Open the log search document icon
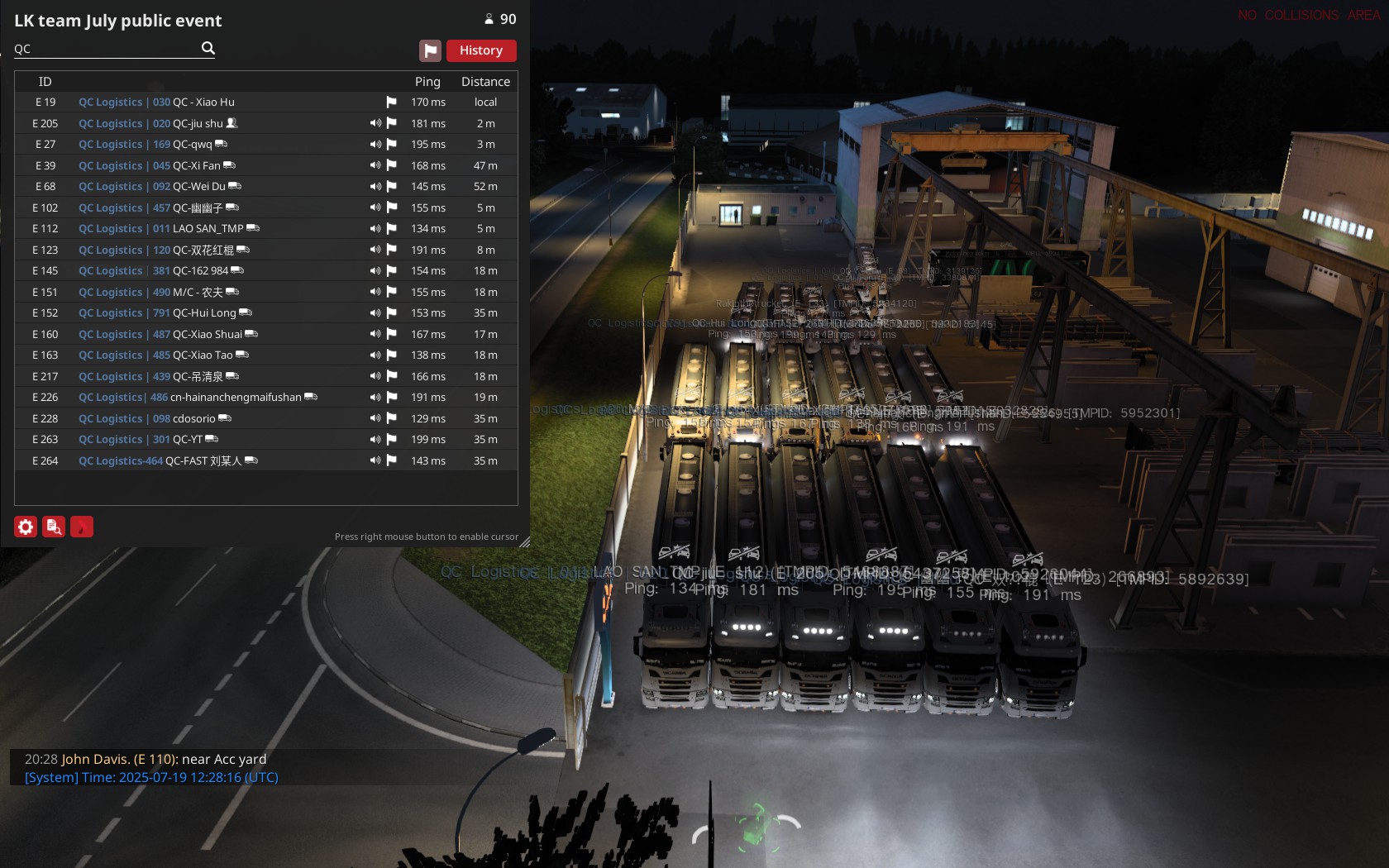The width and height of the screenshot is (1389, 868). coord(53,527)
